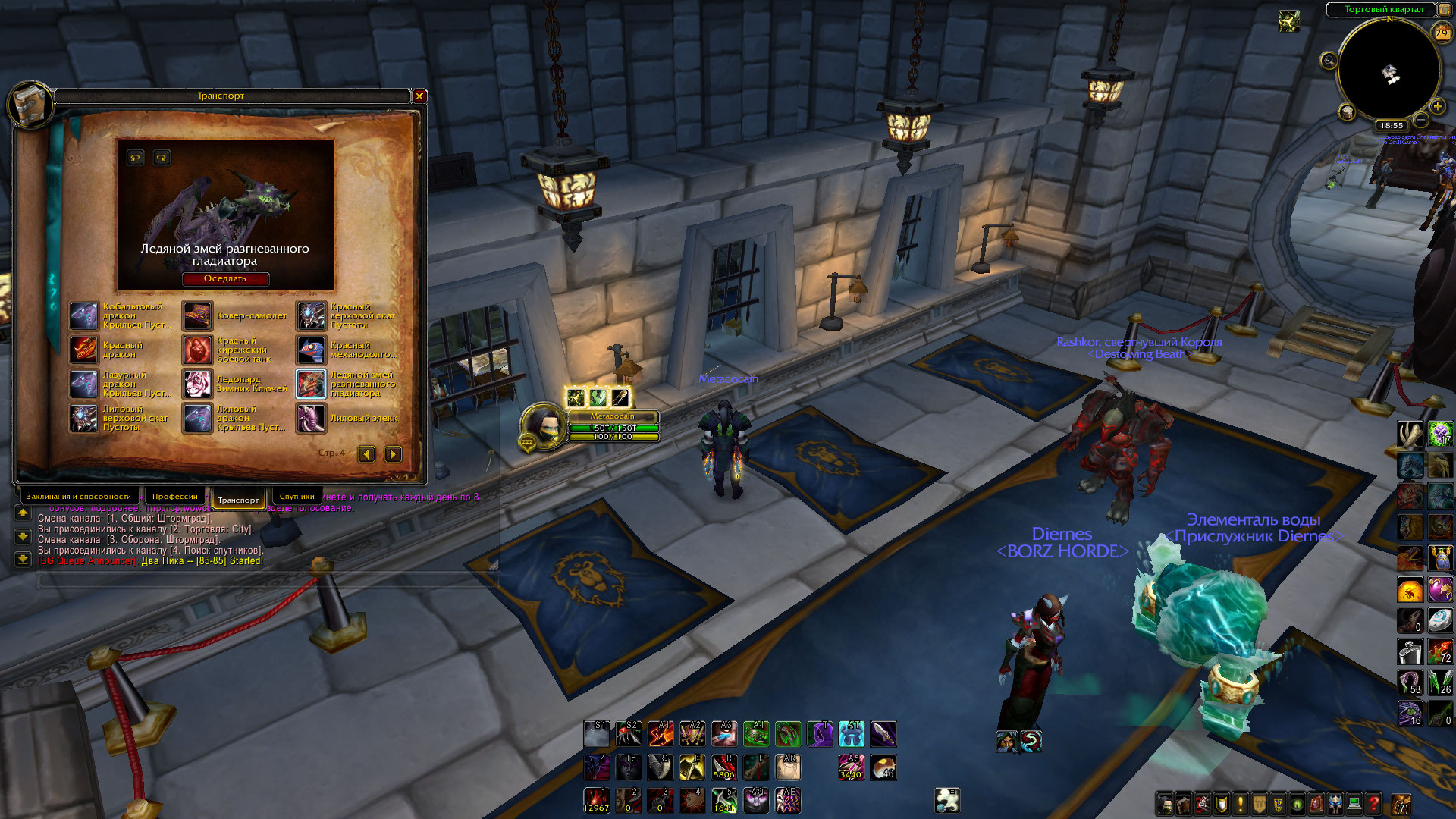Zoom out the minimap
This screenshot has height=819, width=1456.
click(1421, 121)
